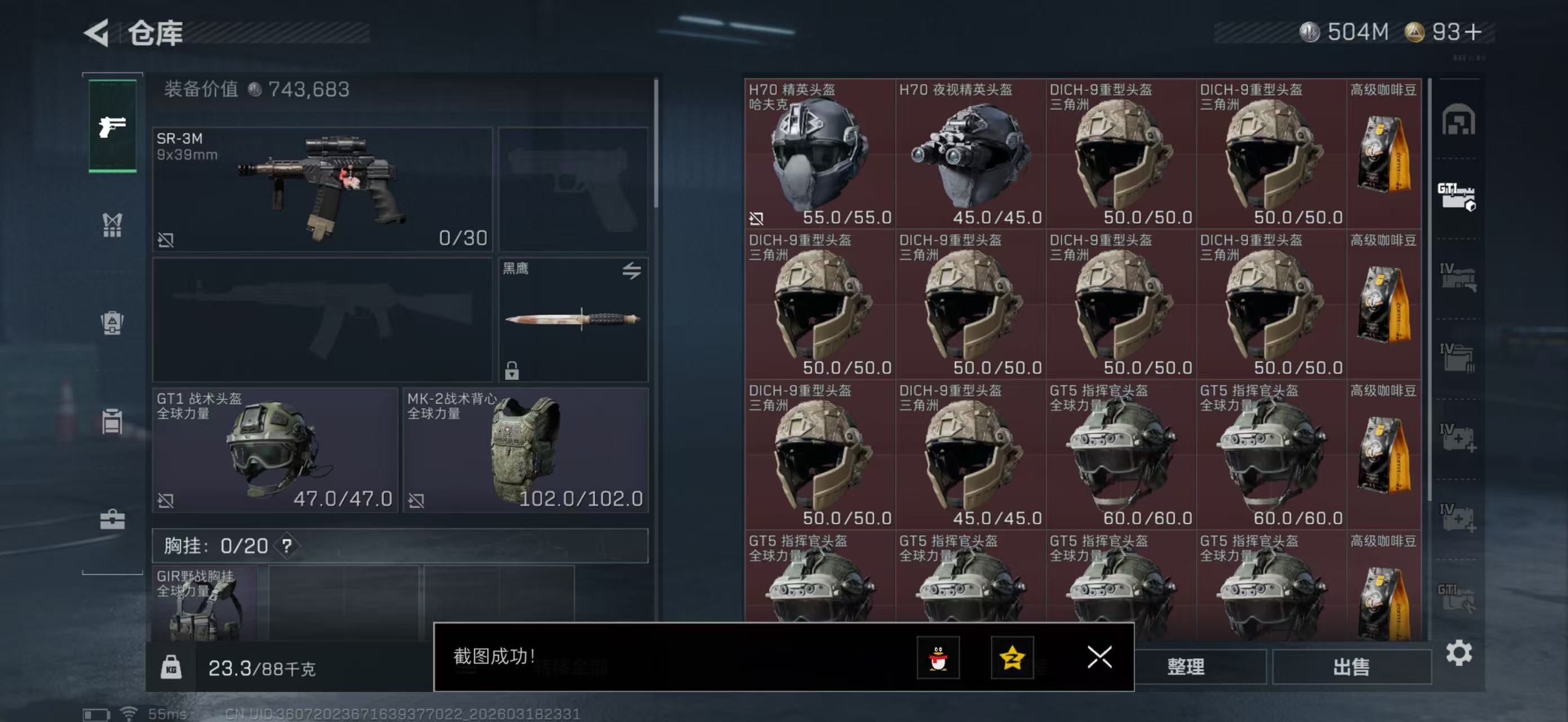Share screenshot to QZone star icon
This screenshot has width=1568, height=722.
[1012, 658]
